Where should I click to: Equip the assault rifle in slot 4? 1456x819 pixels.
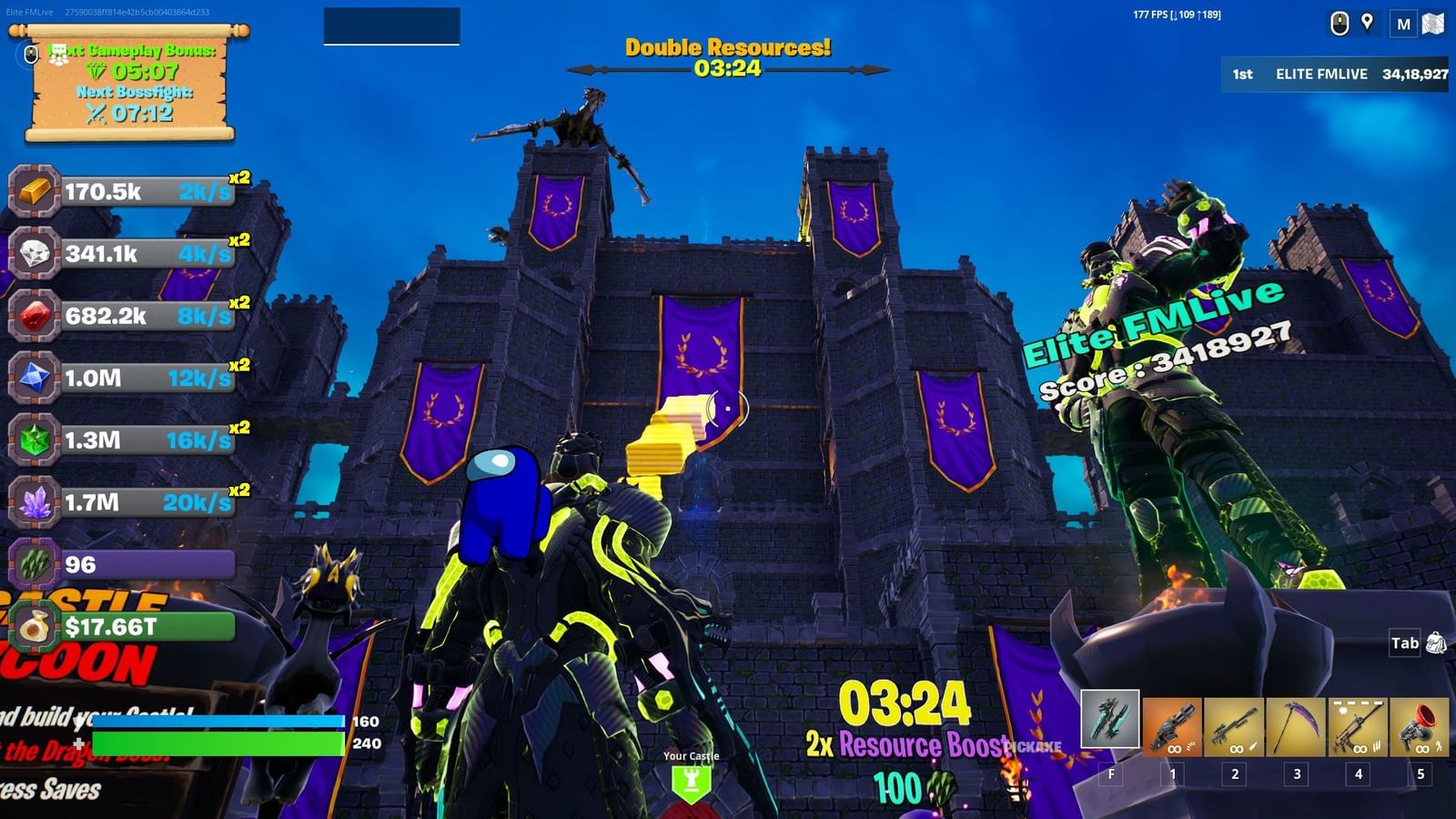click(1358, 725)
